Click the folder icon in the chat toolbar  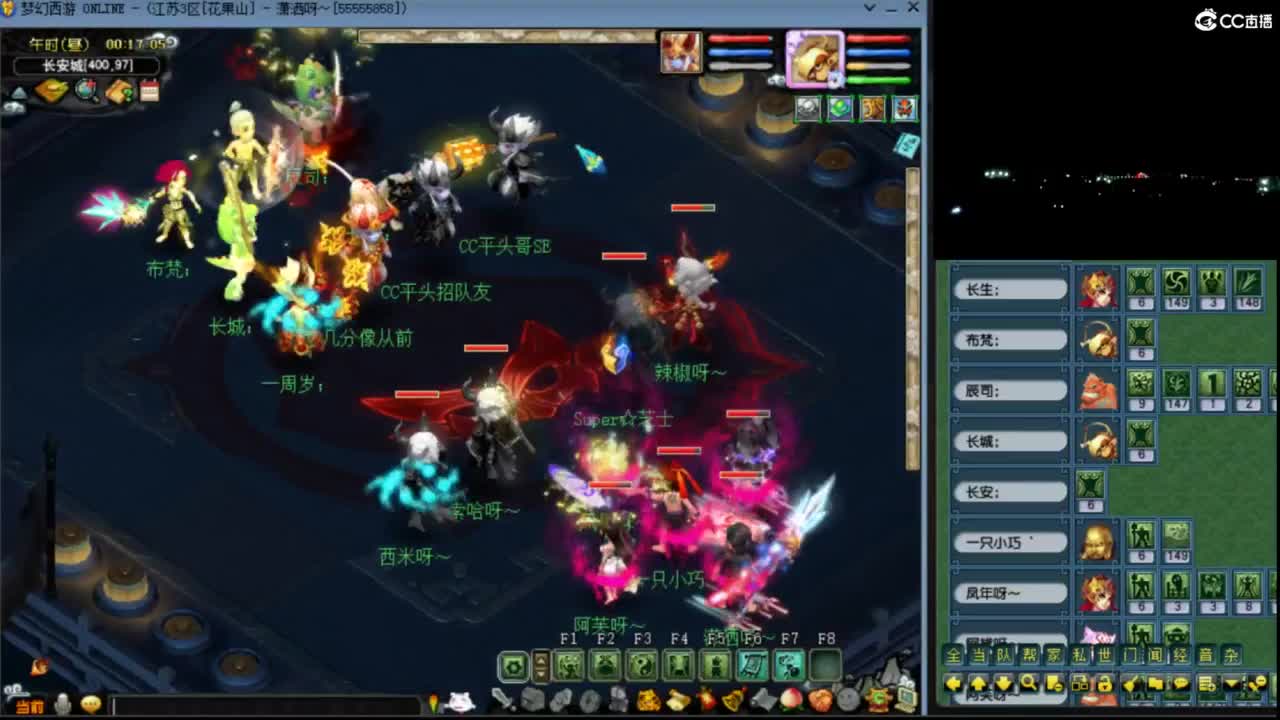(1156, 684)
